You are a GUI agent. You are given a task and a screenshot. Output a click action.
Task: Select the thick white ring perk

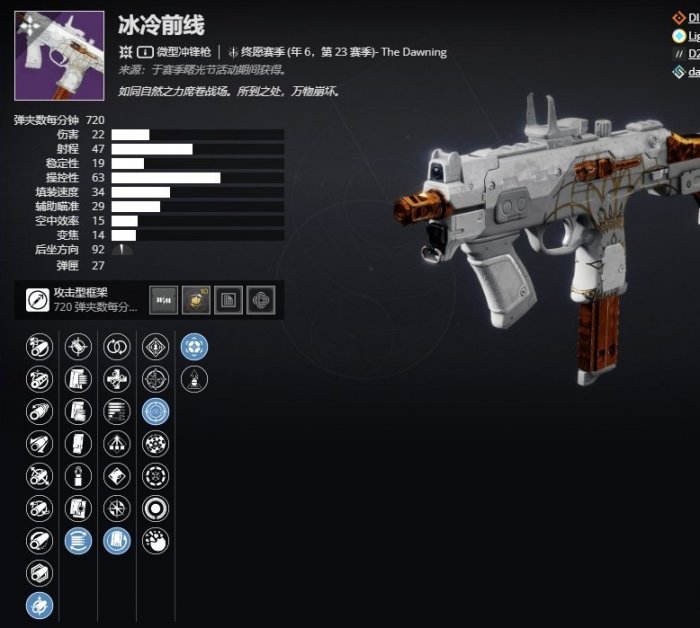click(155, 509)
